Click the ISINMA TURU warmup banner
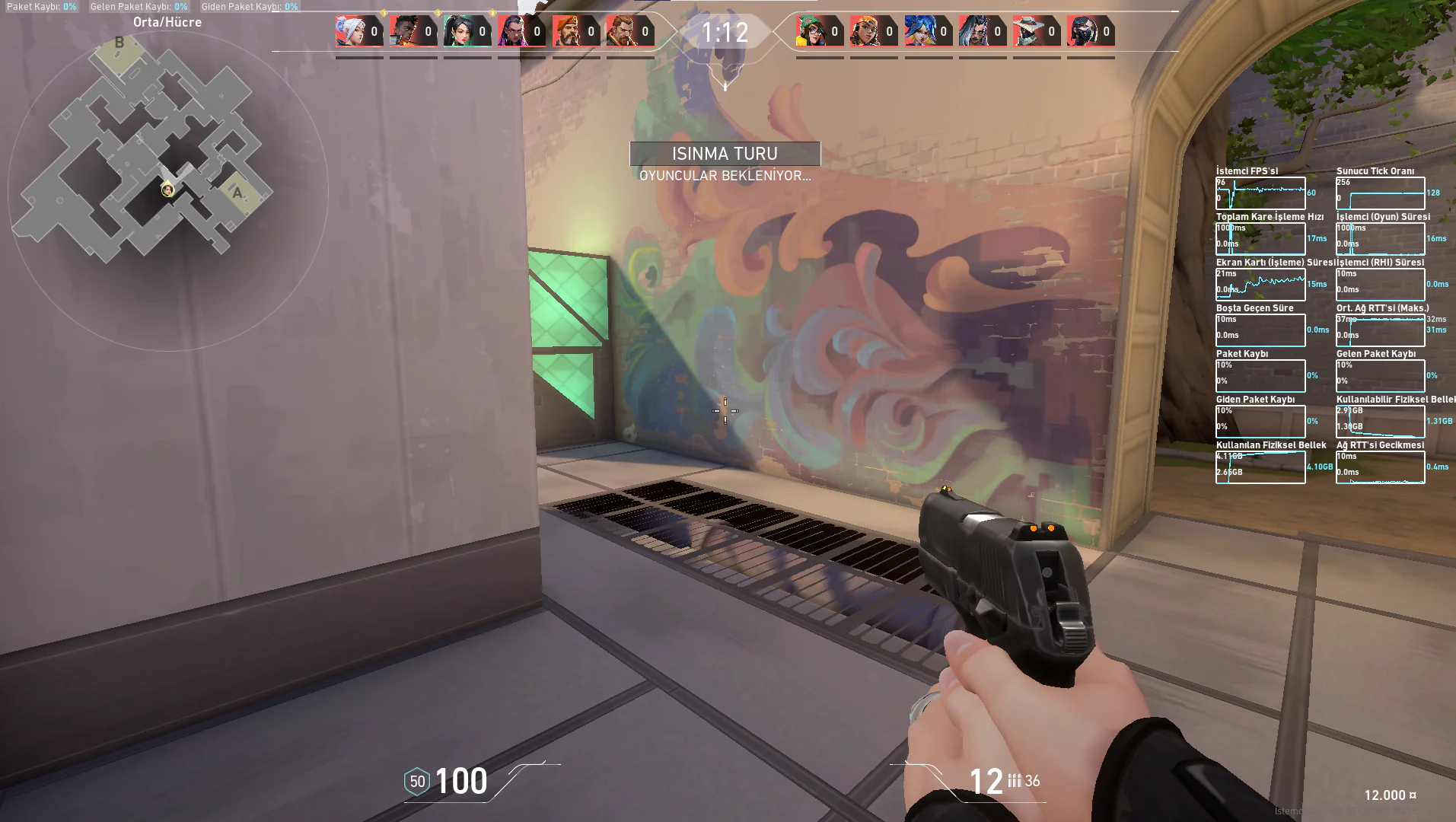 coord(725,153)
